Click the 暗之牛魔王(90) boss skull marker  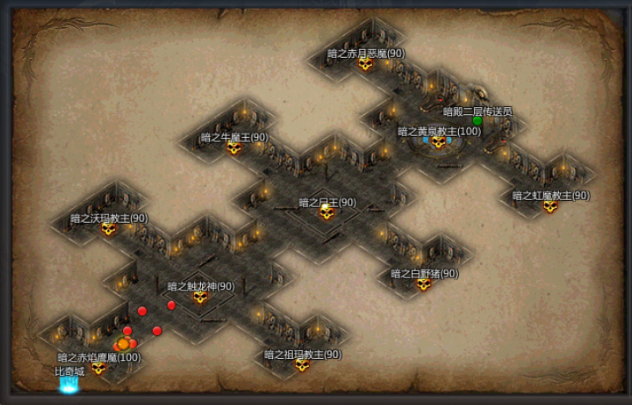coord(234,149)
